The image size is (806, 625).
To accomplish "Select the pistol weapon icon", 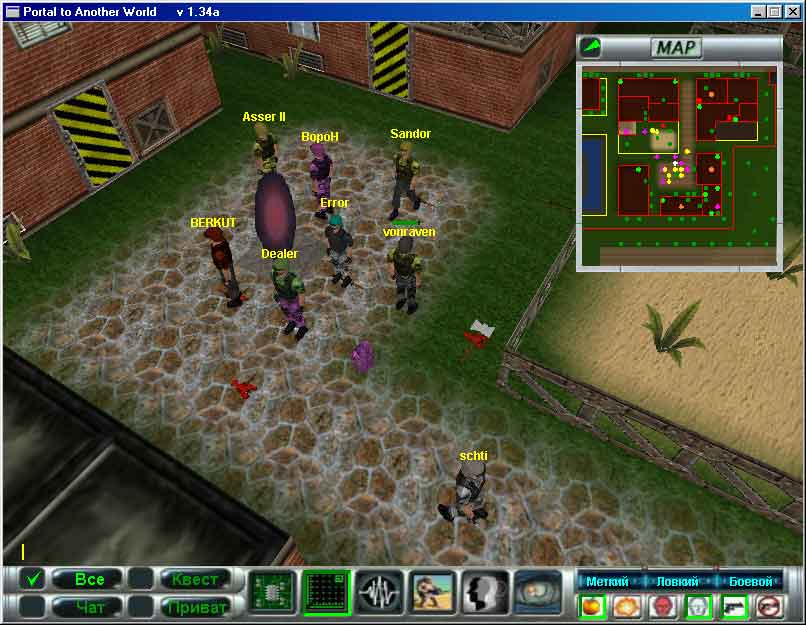I will (x=734, y=606).
